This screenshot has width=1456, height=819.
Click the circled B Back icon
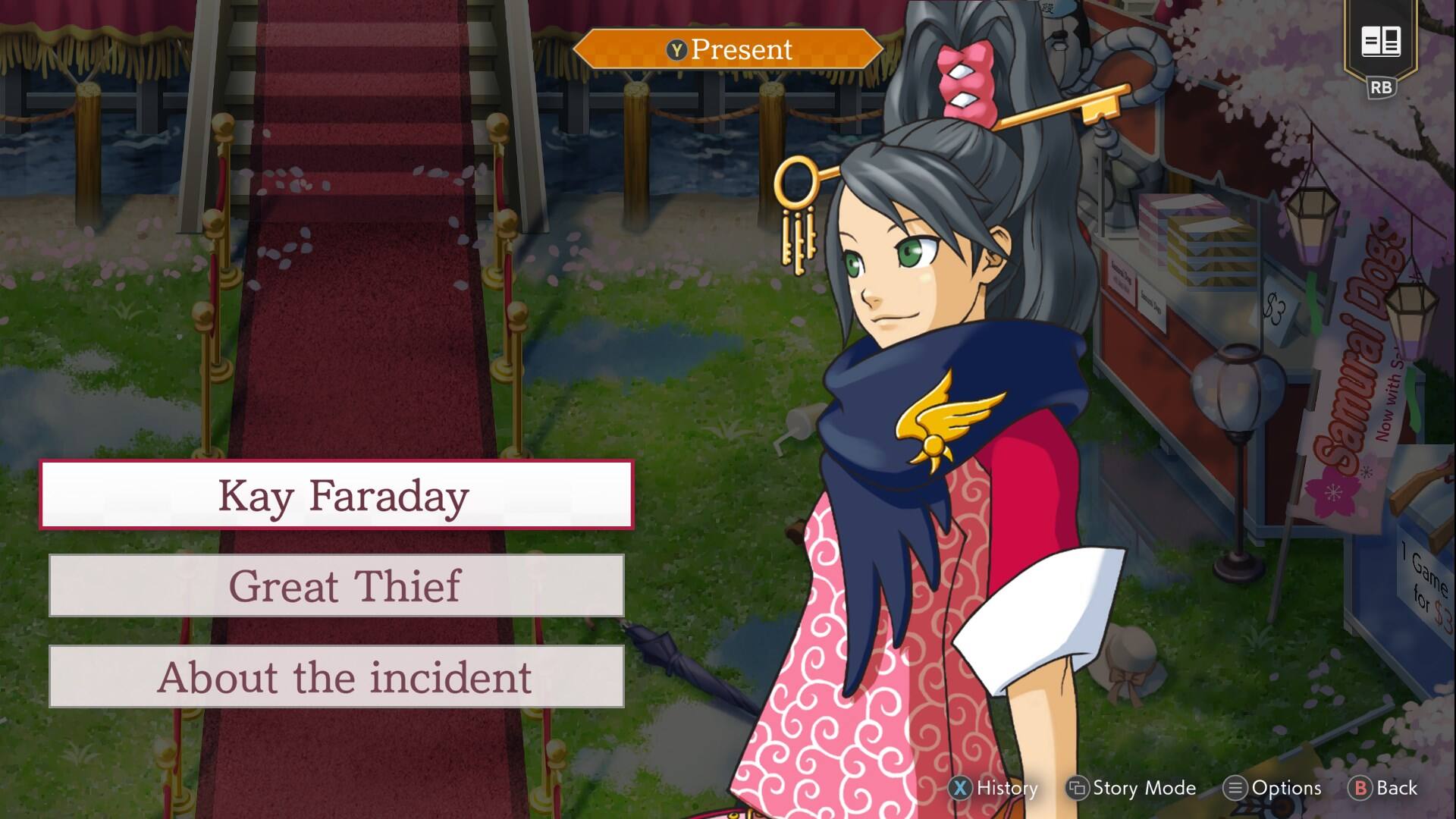(1363, 789)
